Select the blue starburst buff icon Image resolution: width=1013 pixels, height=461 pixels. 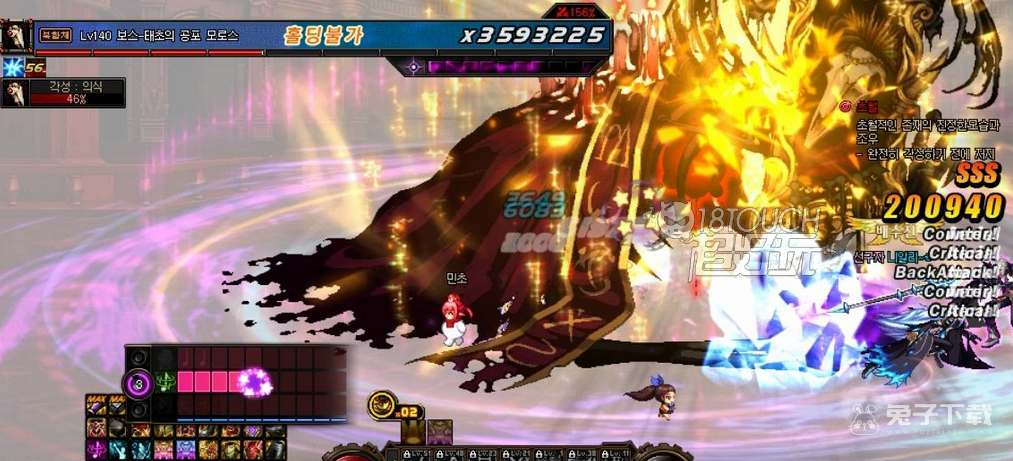click(12, 68)
